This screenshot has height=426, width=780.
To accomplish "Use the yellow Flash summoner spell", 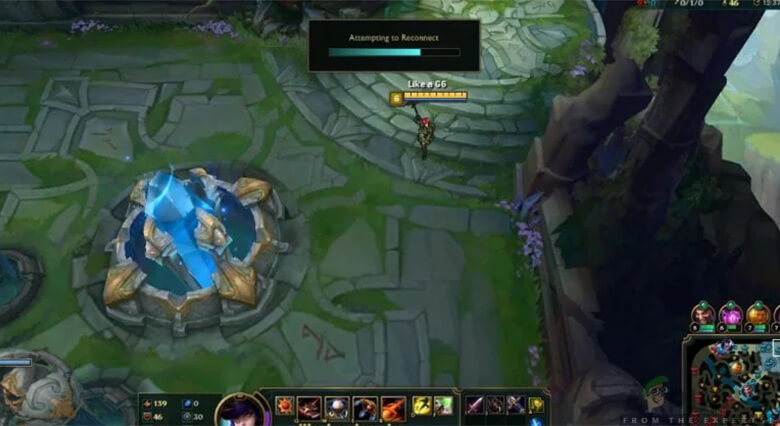I will pos(422,406).
